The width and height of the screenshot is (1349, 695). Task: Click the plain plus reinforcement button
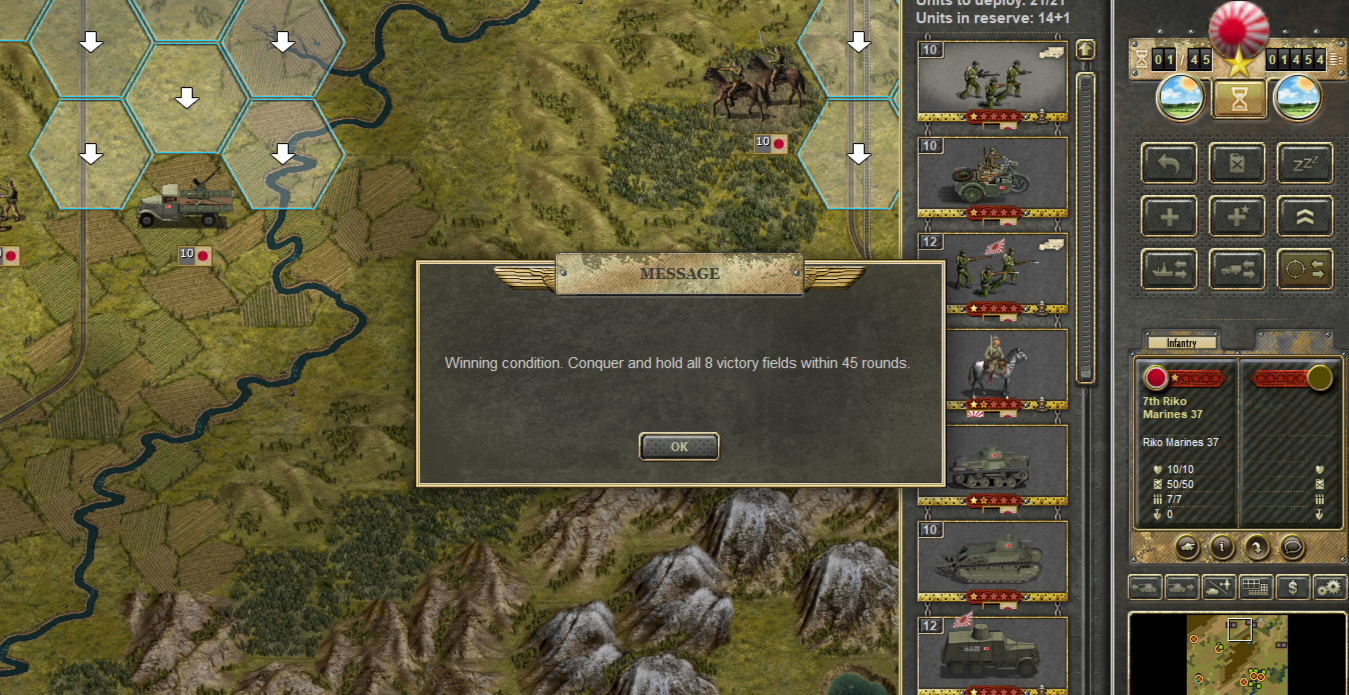[1169, 216]
